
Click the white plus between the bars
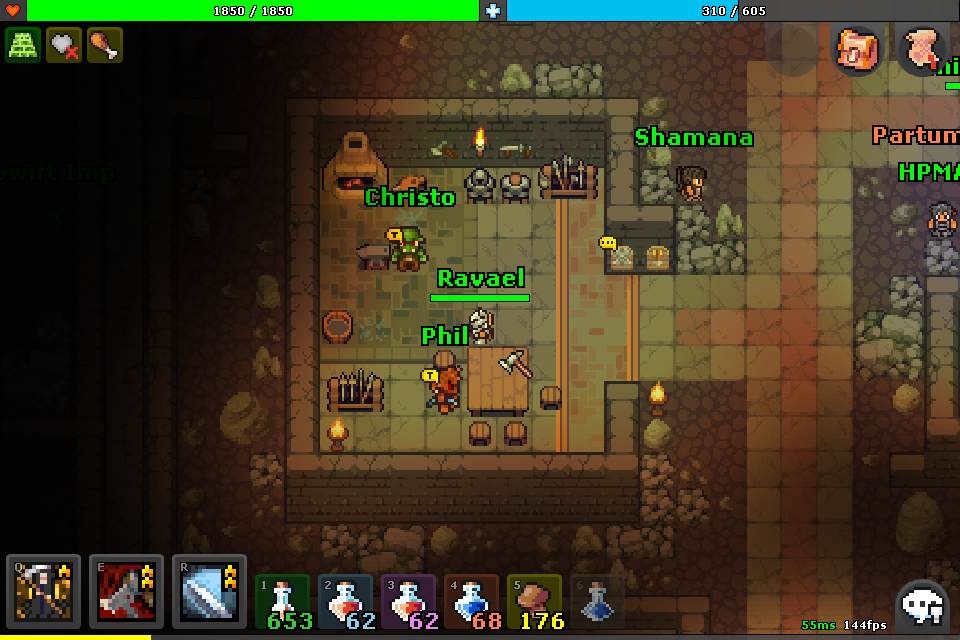(492, 10)
